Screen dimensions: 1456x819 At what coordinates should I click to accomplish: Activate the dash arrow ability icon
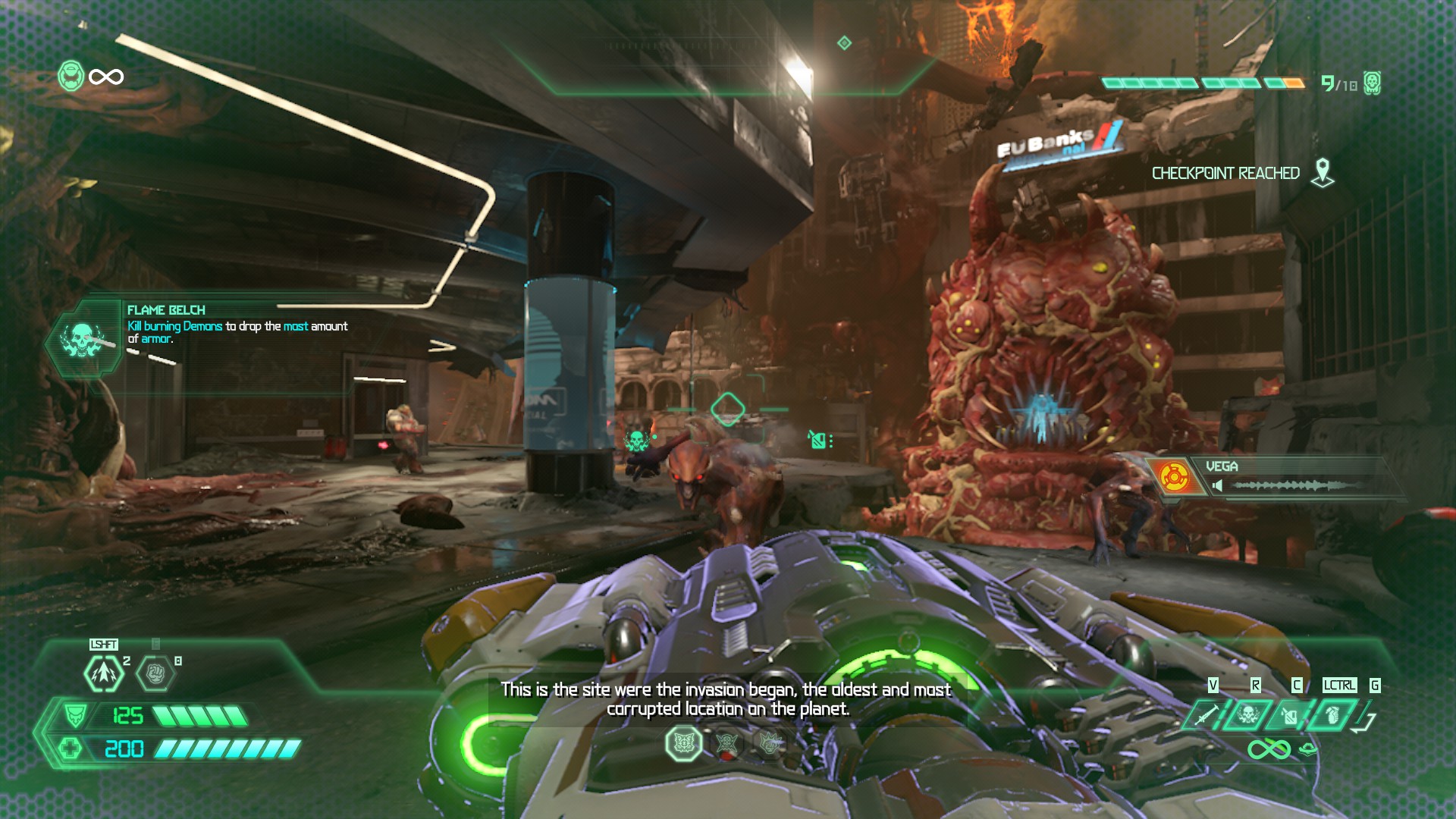104,673
